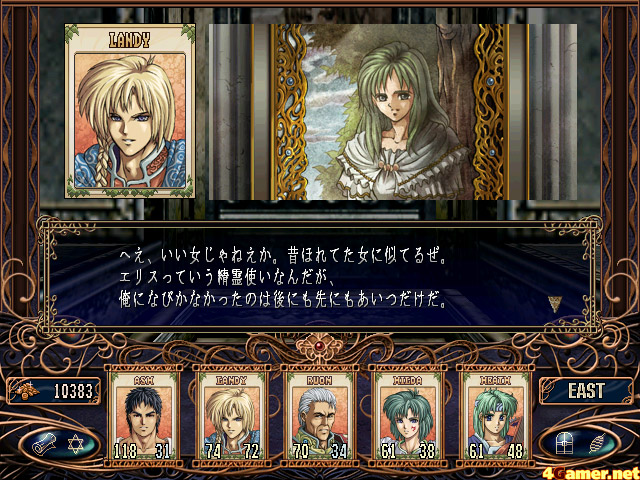The height and width of the screenshot is (480, 640).
Task: Click the window icon button
Action: point(565,441)
